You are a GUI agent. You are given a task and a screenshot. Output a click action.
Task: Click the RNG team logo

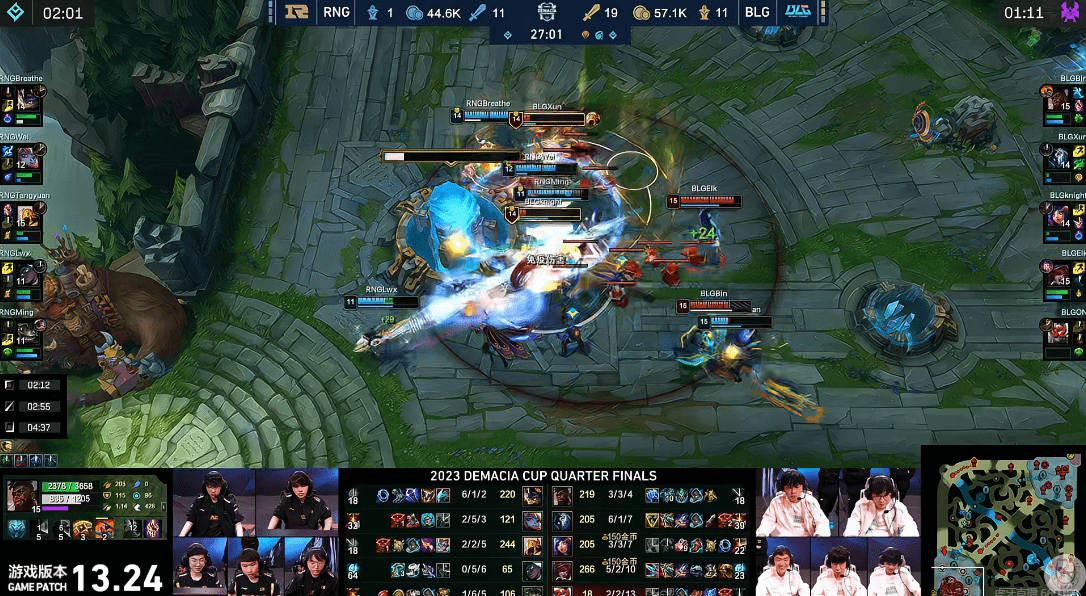[x=294, y=13]
